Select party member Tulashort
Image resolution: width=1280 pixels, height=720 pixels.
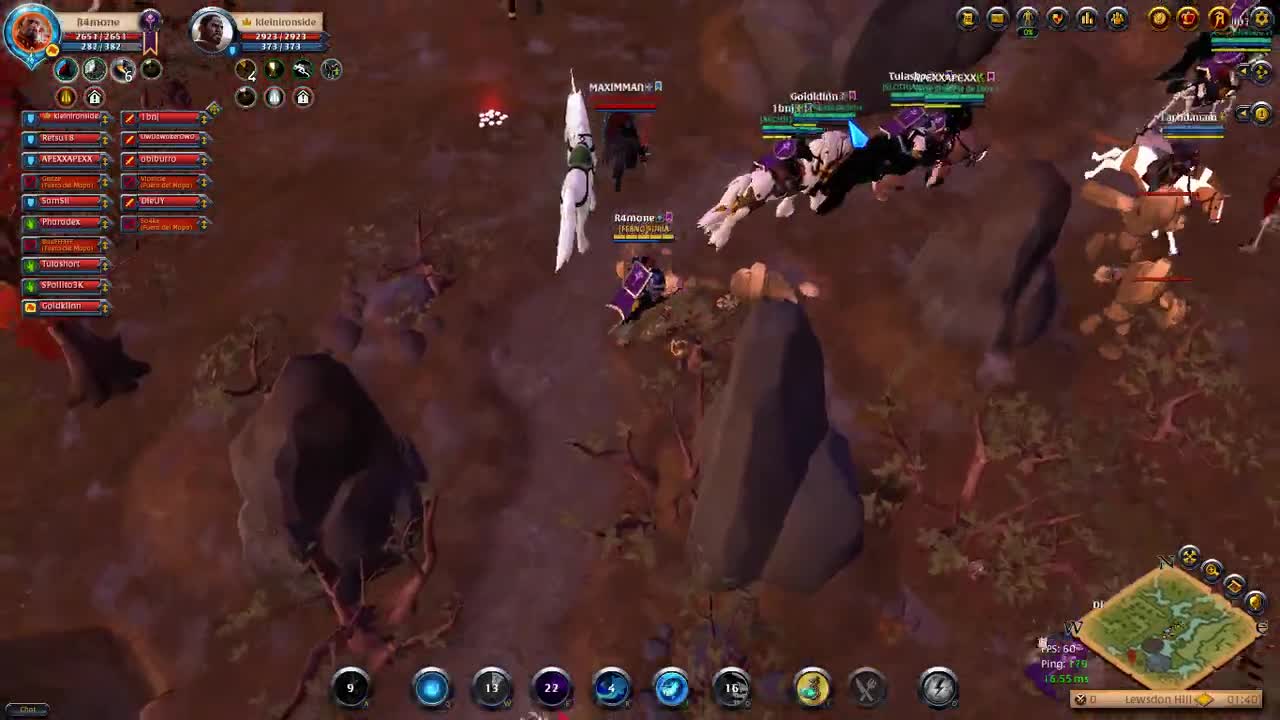point(60,263)
